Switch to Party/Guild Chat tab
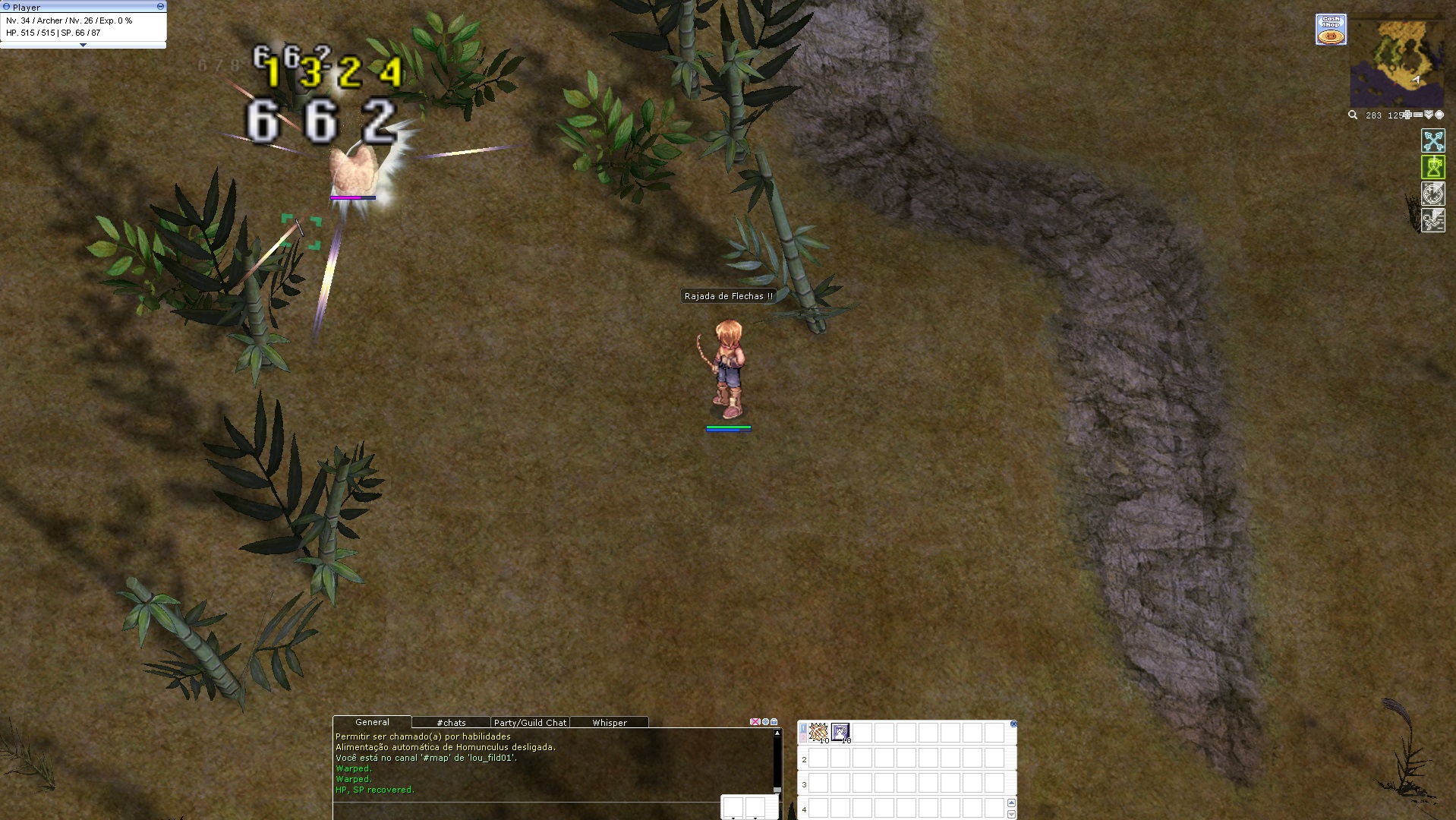 pos(530,723)
